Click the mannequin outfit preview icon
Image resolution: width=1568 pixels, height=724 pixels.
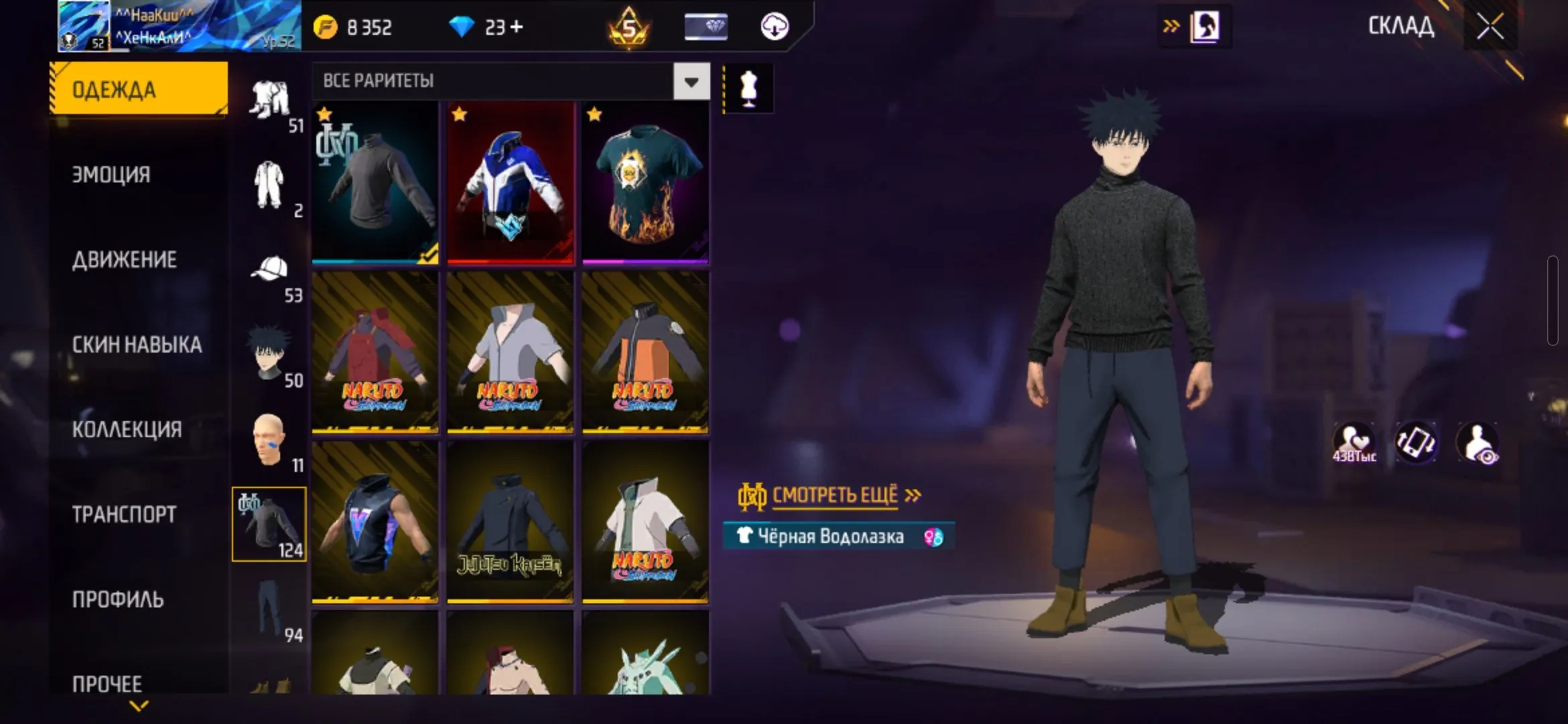[x=748, y=87]
